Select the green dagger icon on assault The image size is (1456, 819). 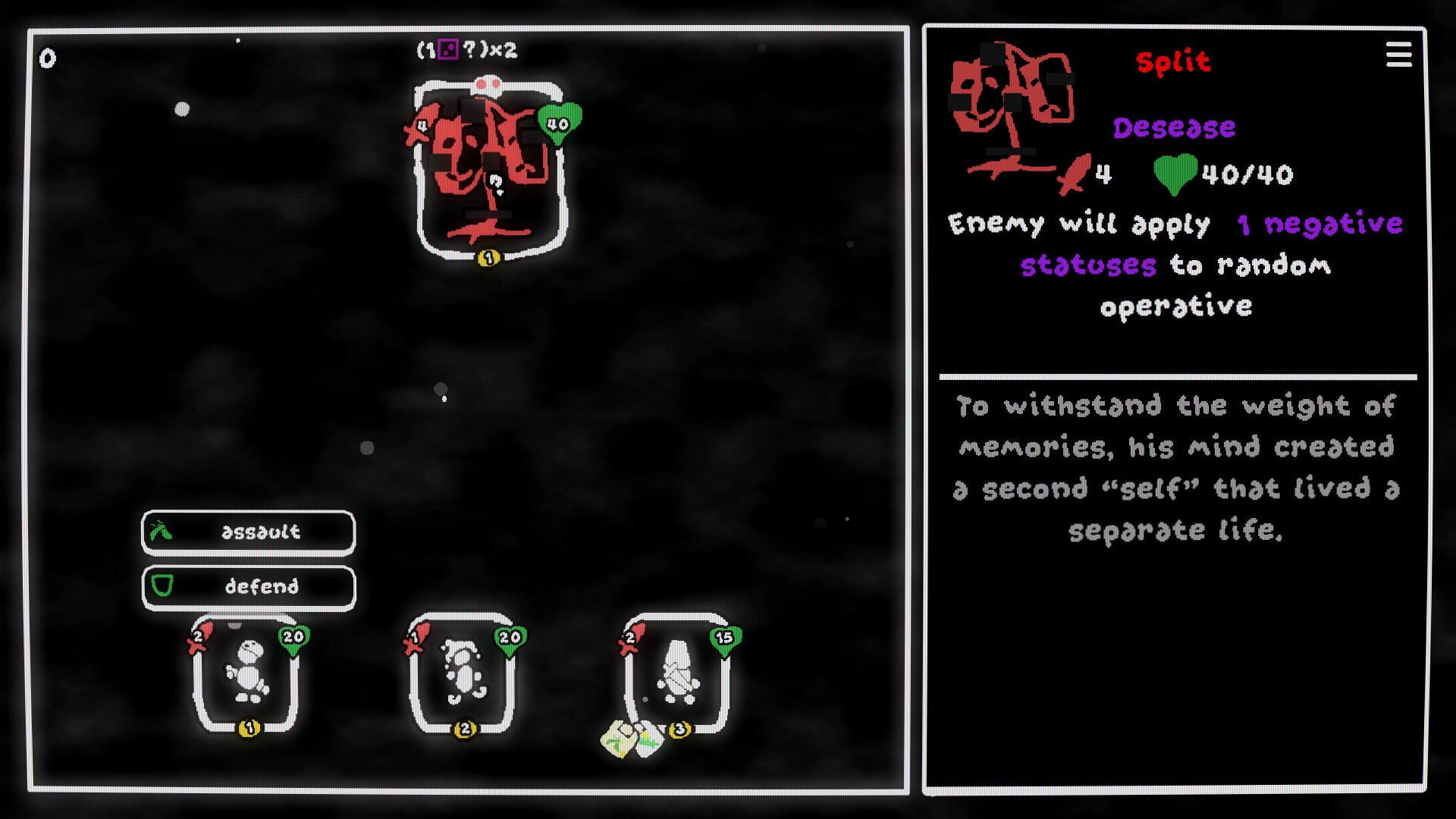[162, 532]
